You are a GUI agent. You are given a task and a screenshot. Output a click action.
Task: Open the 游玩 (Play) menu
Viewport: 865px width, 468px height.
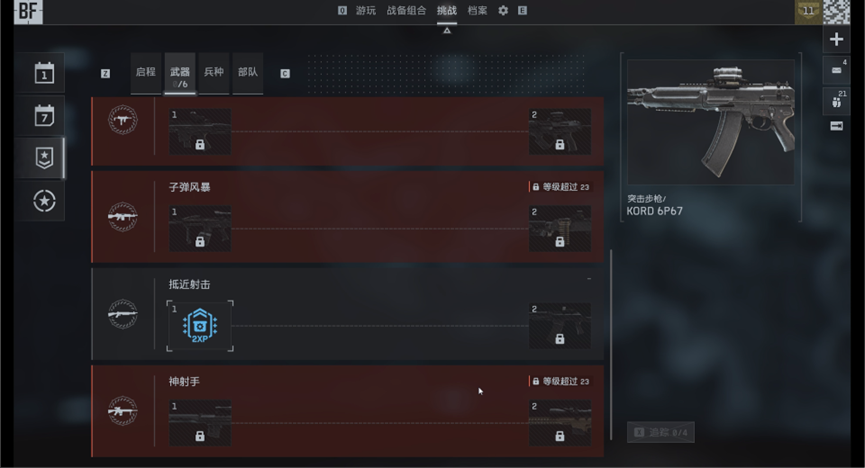pos(366,10)
